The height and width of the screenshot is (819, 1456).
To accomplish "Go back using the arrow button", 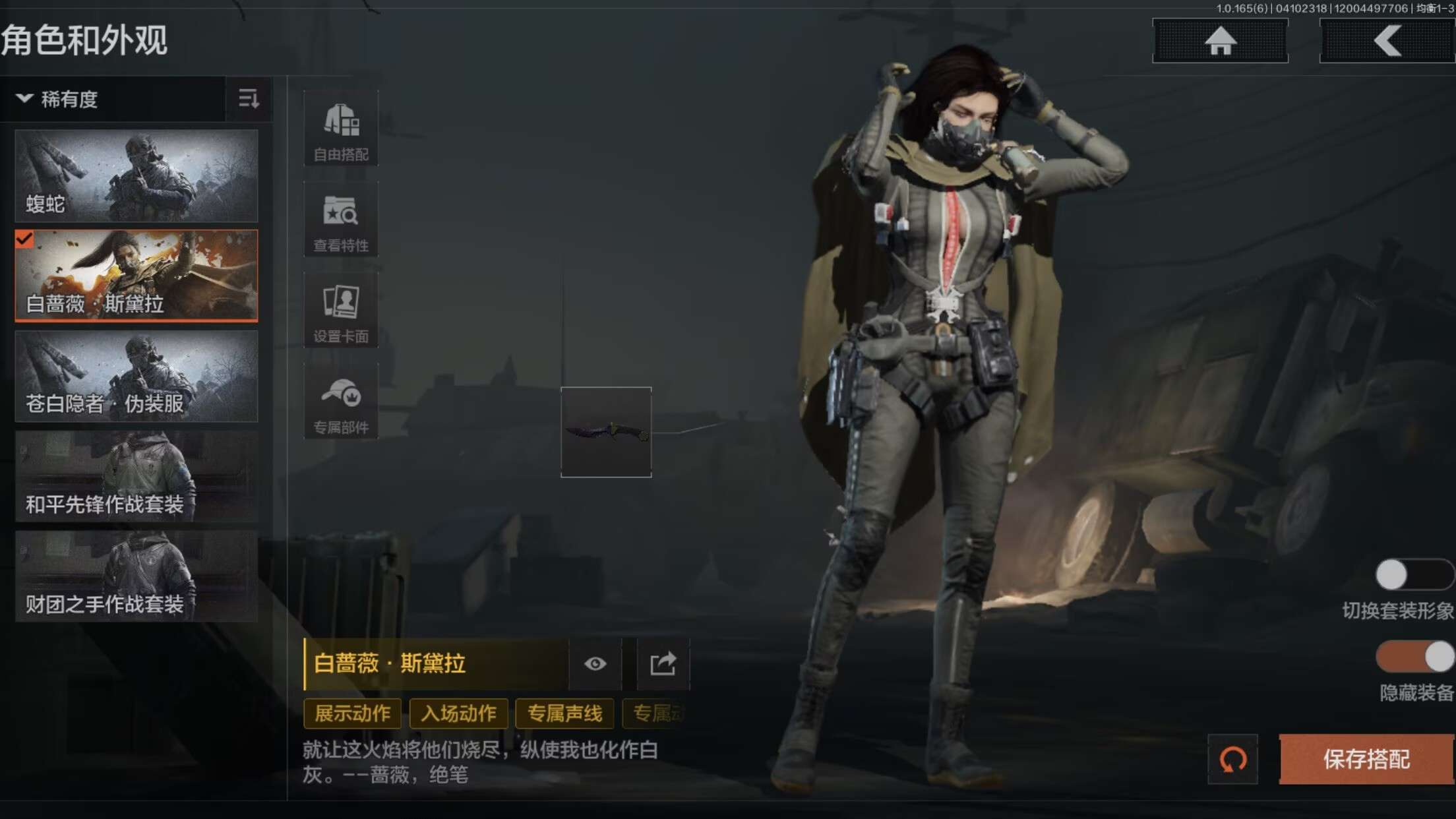I will coord(1387,41).
